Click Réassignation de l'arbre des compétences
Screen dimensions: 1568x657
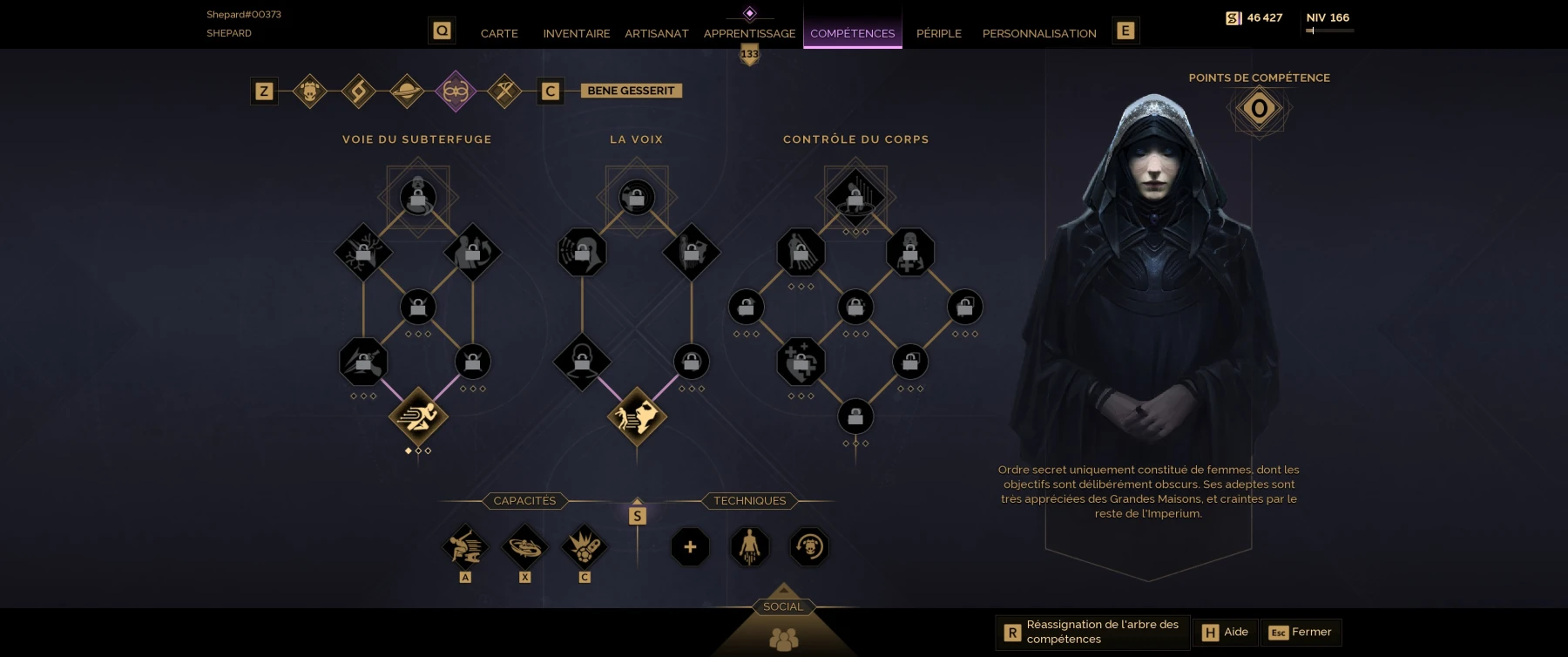tap(1092, 632)
